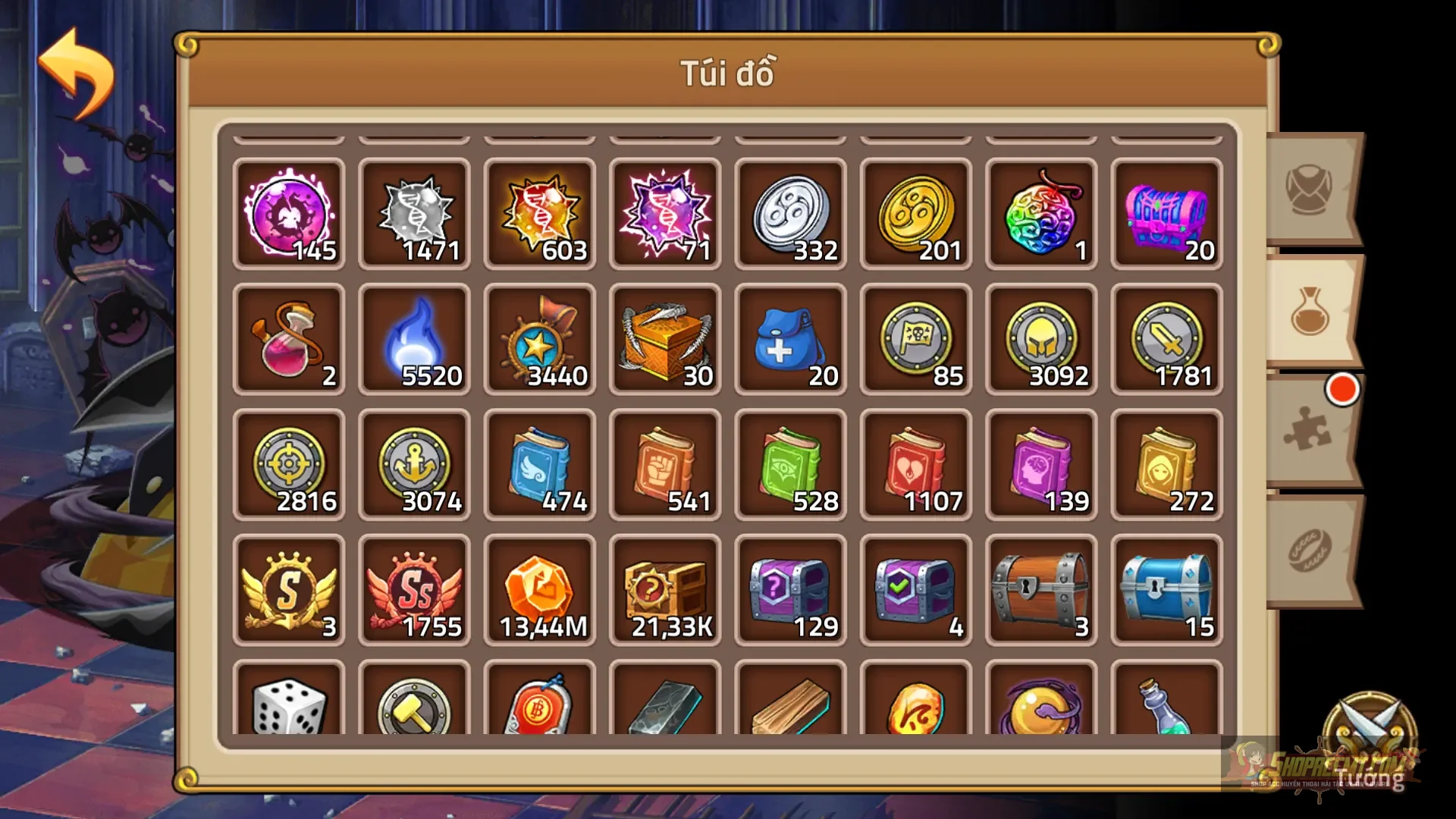Image resolution: width=1456 pixels, height=819 pixels.
Task: Select the purple DNA burst item
Action: [x=665, y=215]
